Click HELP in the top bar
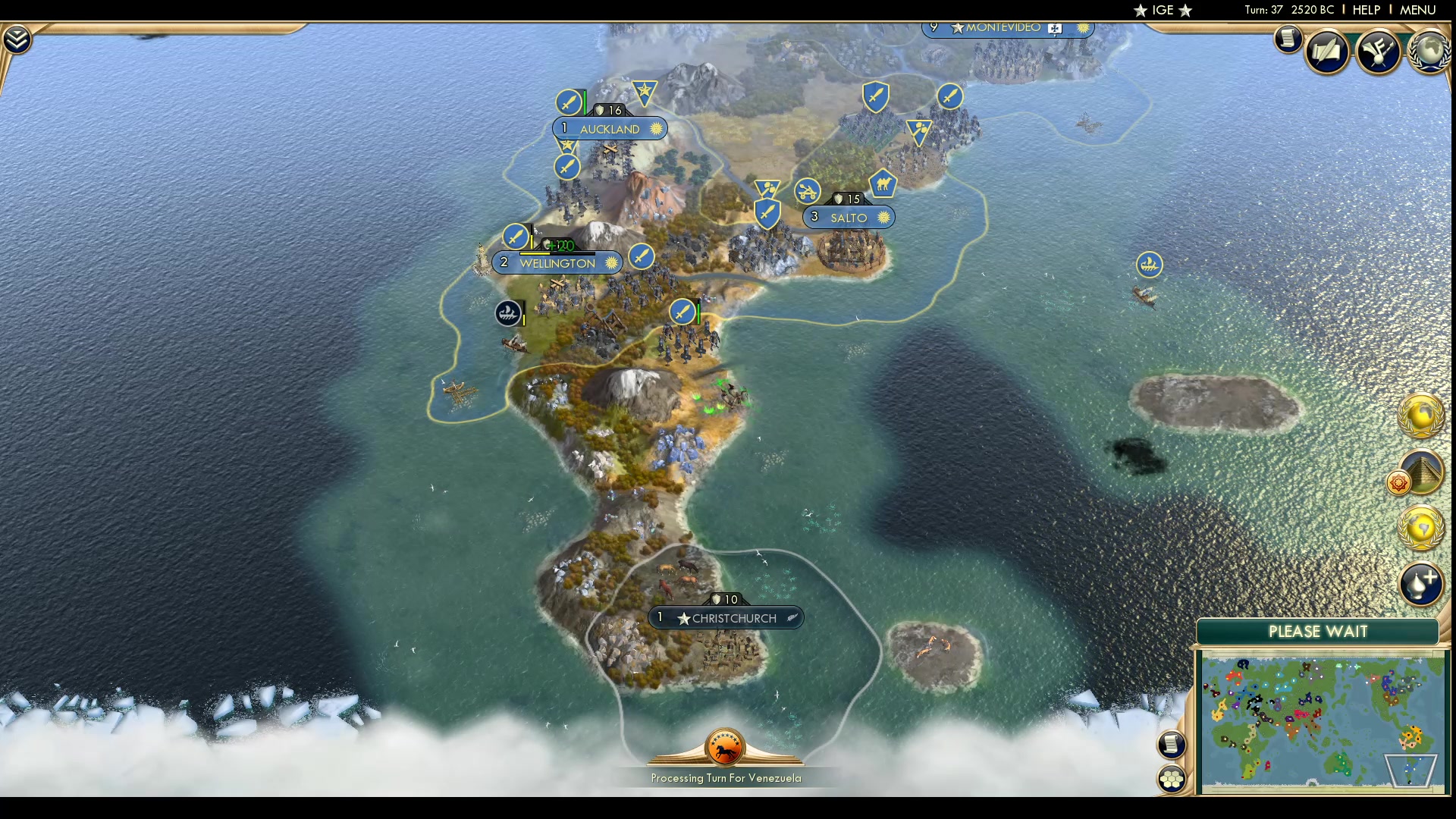 click(1365, 10)
